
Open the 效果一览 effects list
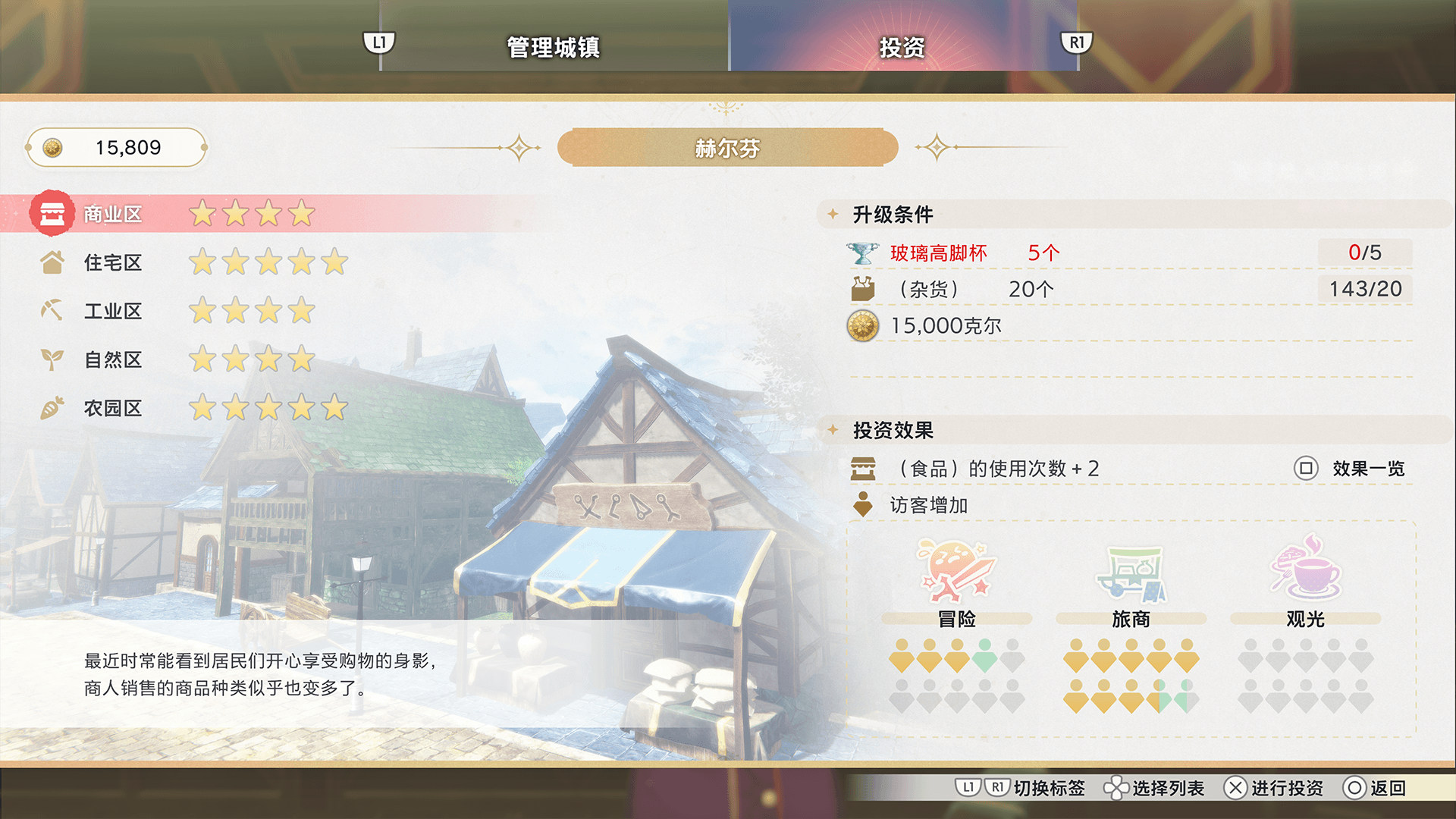point(1350,469)
